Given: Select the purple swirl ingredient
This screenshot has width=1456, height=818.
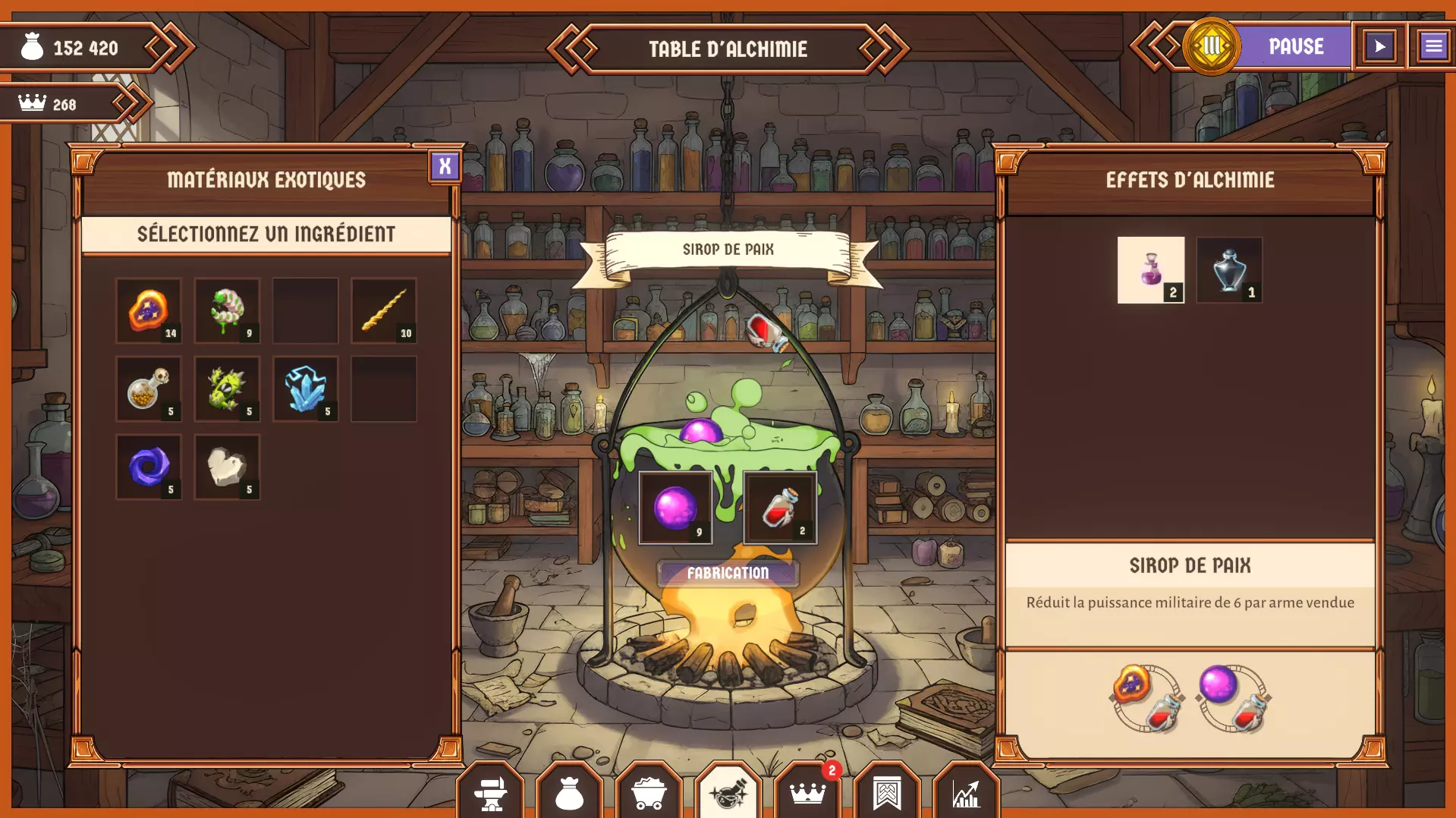Looking at the screenshot, I should (149, 467).
